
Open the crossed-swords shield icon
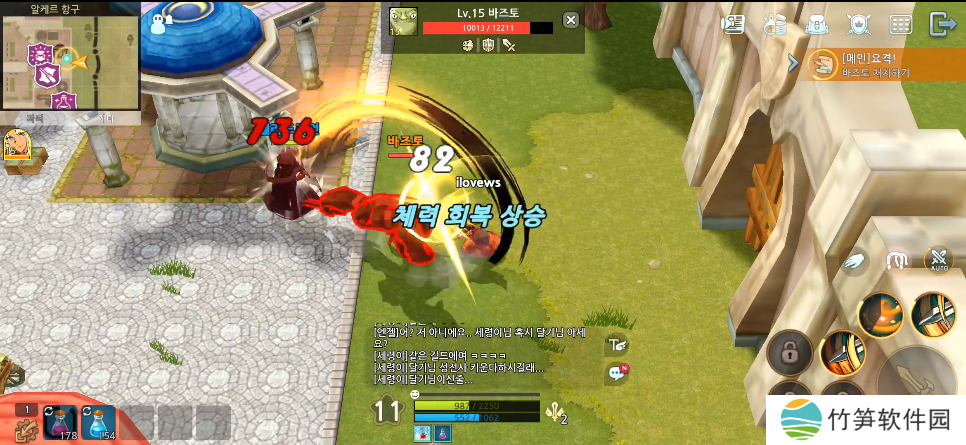[x=858, y=24]
